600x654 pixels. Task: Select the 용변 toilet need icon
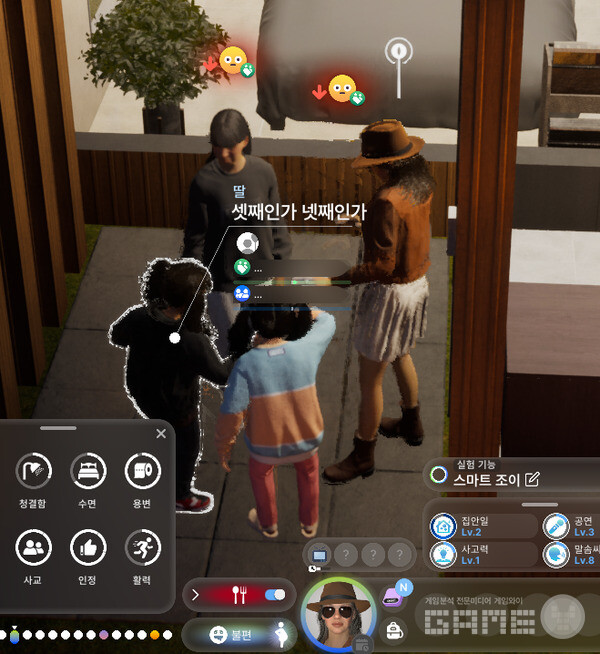pos(142,470)
